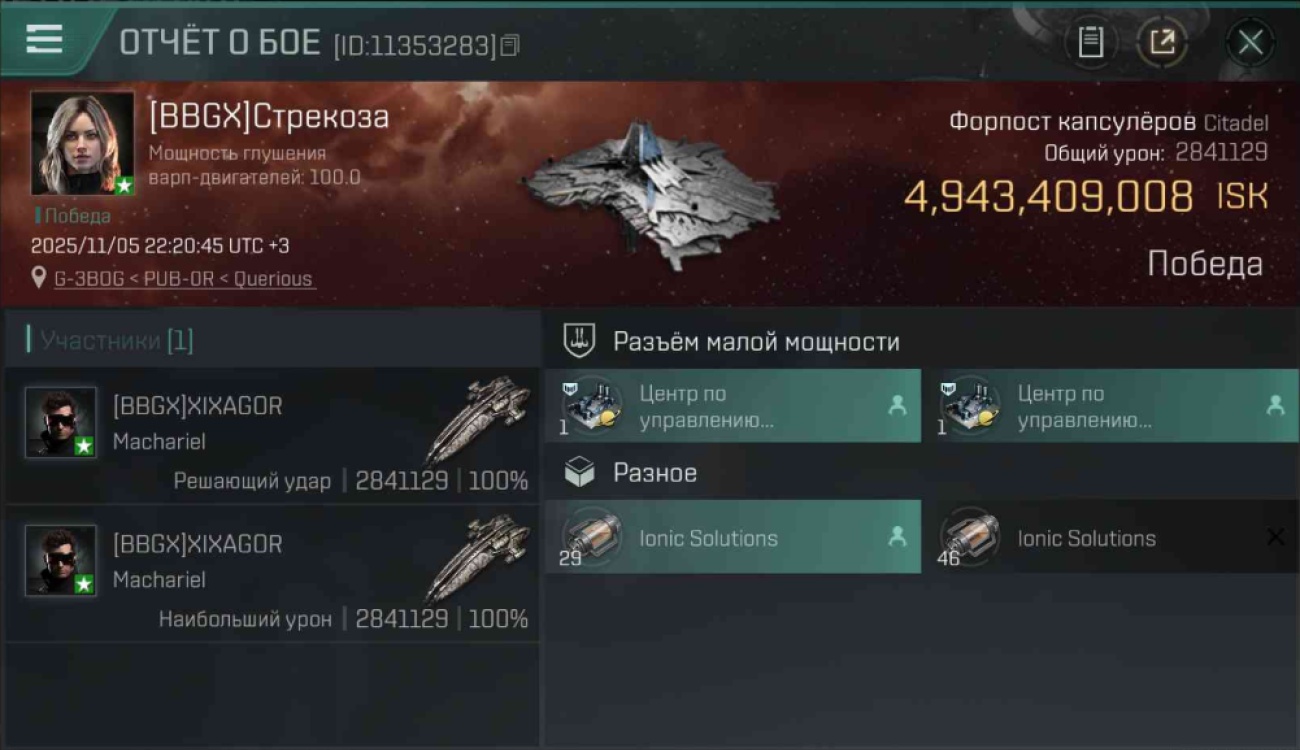Toggle the person marker on first Центр по управлению

(x=899, y=405)
